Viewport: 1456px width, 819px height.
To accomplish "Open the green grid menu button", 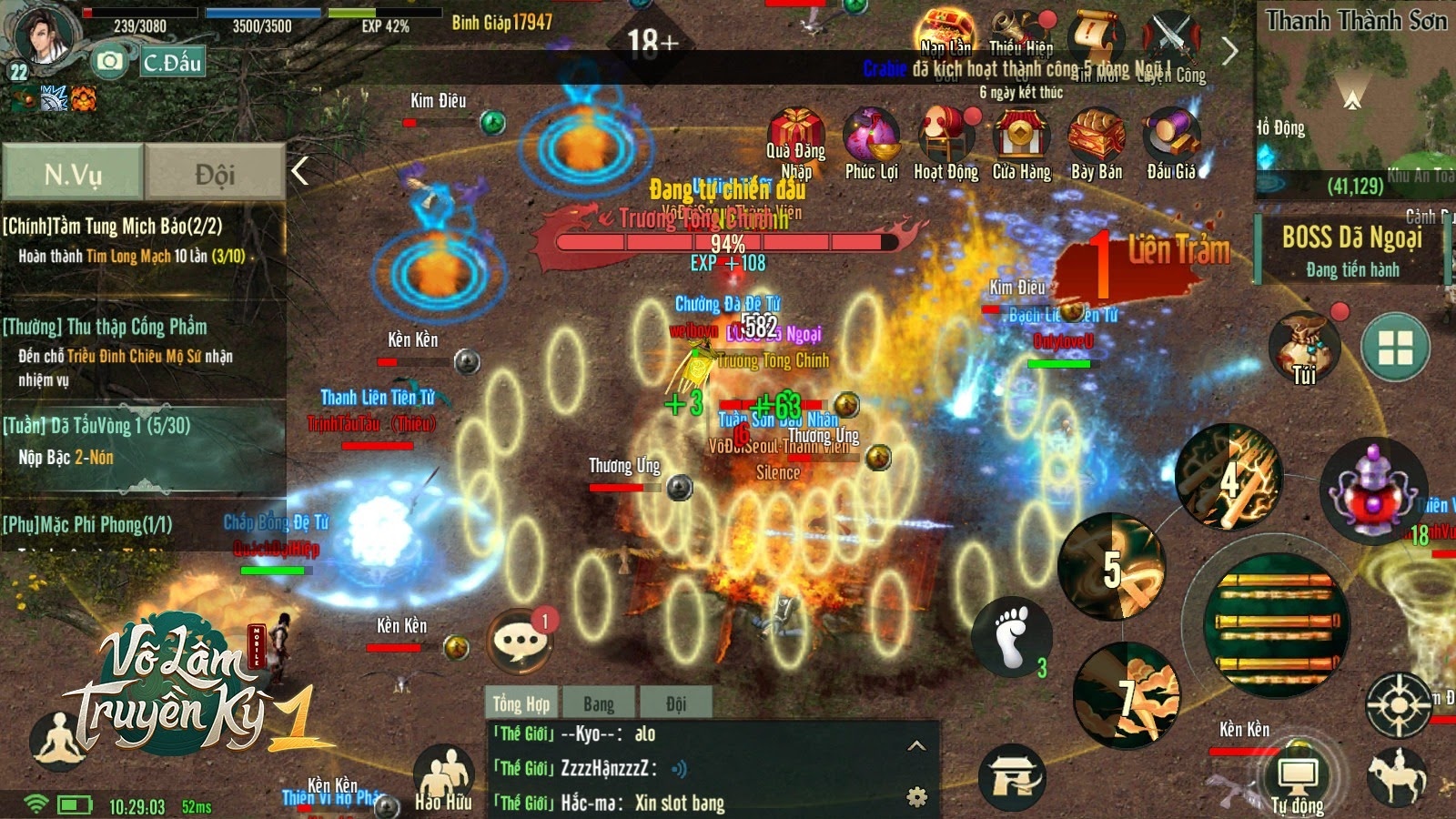I will [1395, 347].
